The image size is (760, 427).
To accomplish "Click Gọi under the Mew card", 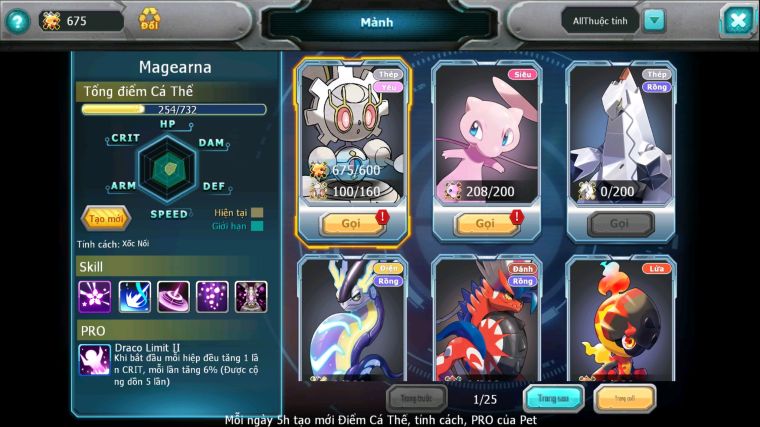I will [x=486, y=223].
